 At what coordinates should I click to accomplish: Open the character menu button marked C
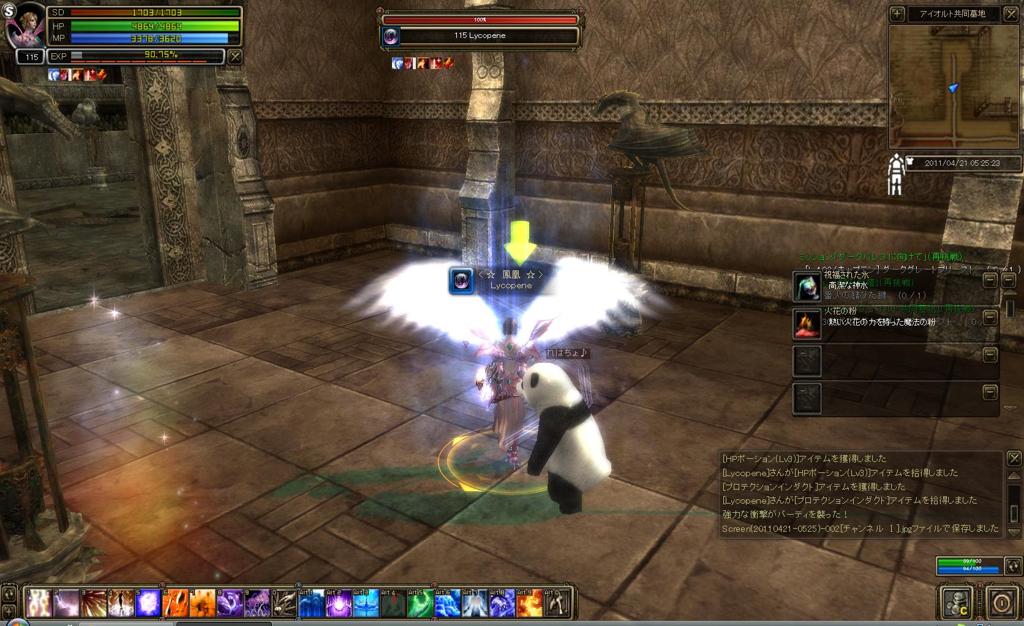pyautogui.click(x=955, y=602)
